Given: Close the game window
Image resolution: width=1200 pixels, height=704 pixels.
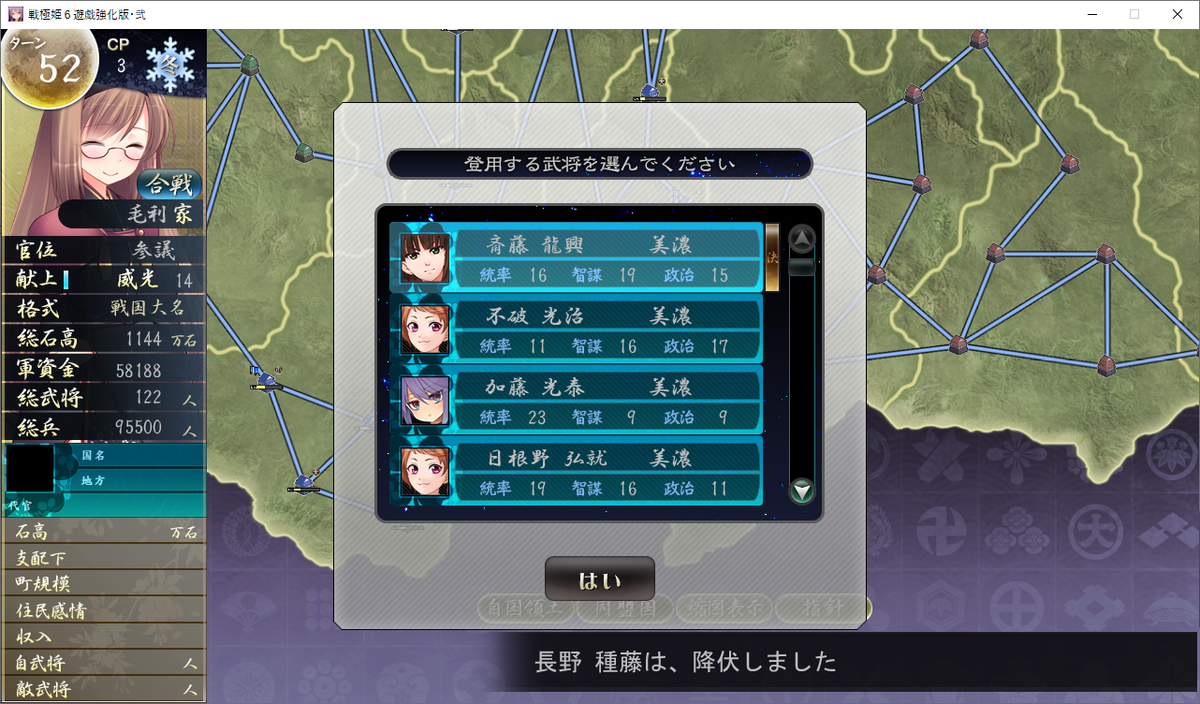Looking at the screenshot, I should (x=1176, y=14).
